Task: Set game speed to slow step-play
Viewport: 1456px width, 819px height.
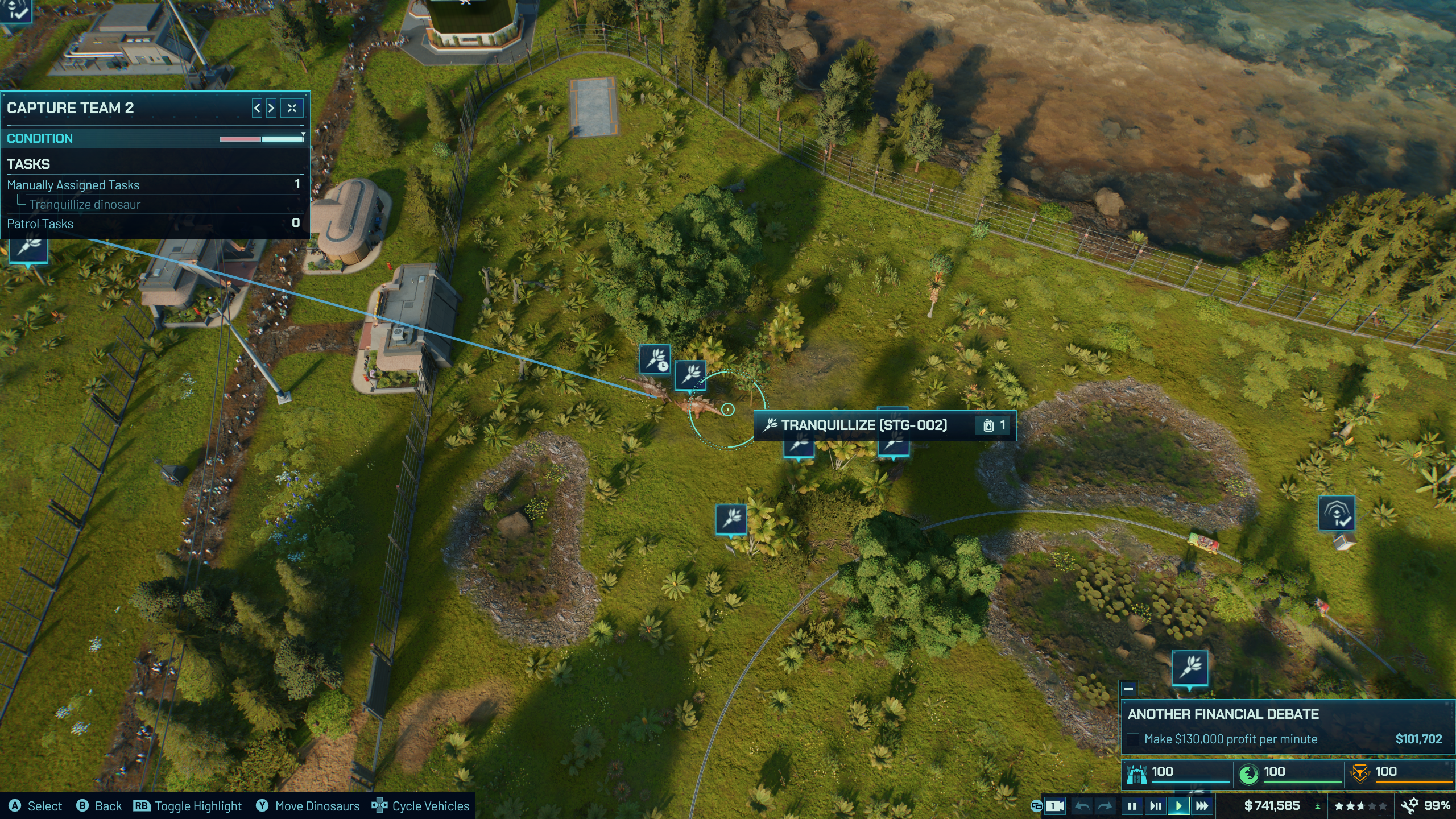Action: coord(1155,806)
